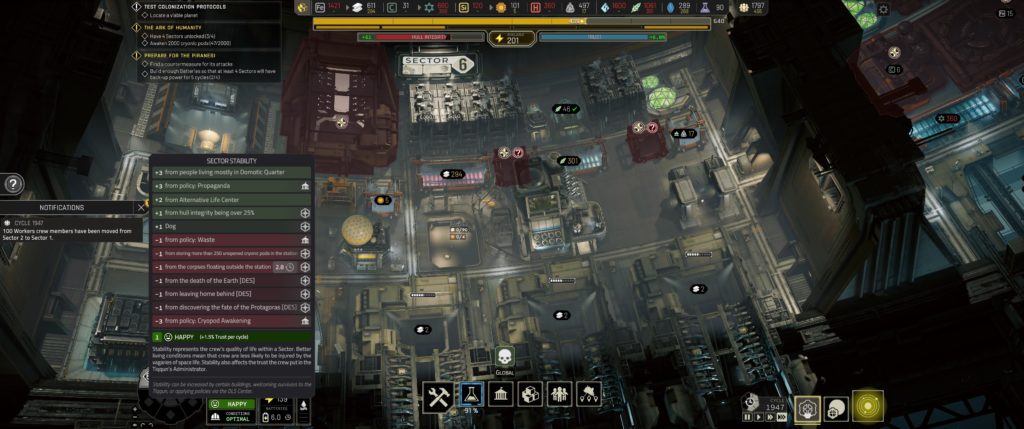Set game speed to double fast-forward

[769, 417]
